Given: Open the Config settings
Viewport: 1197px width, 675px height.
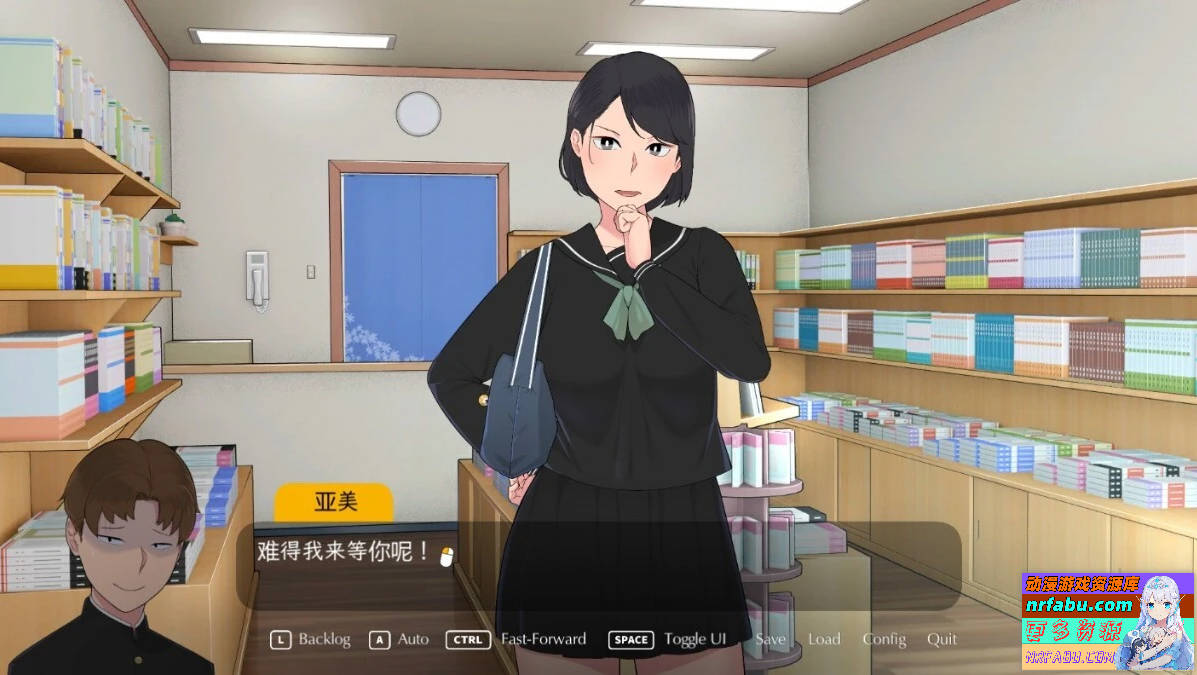Looking at the screenshot, I should pos(884,639).
